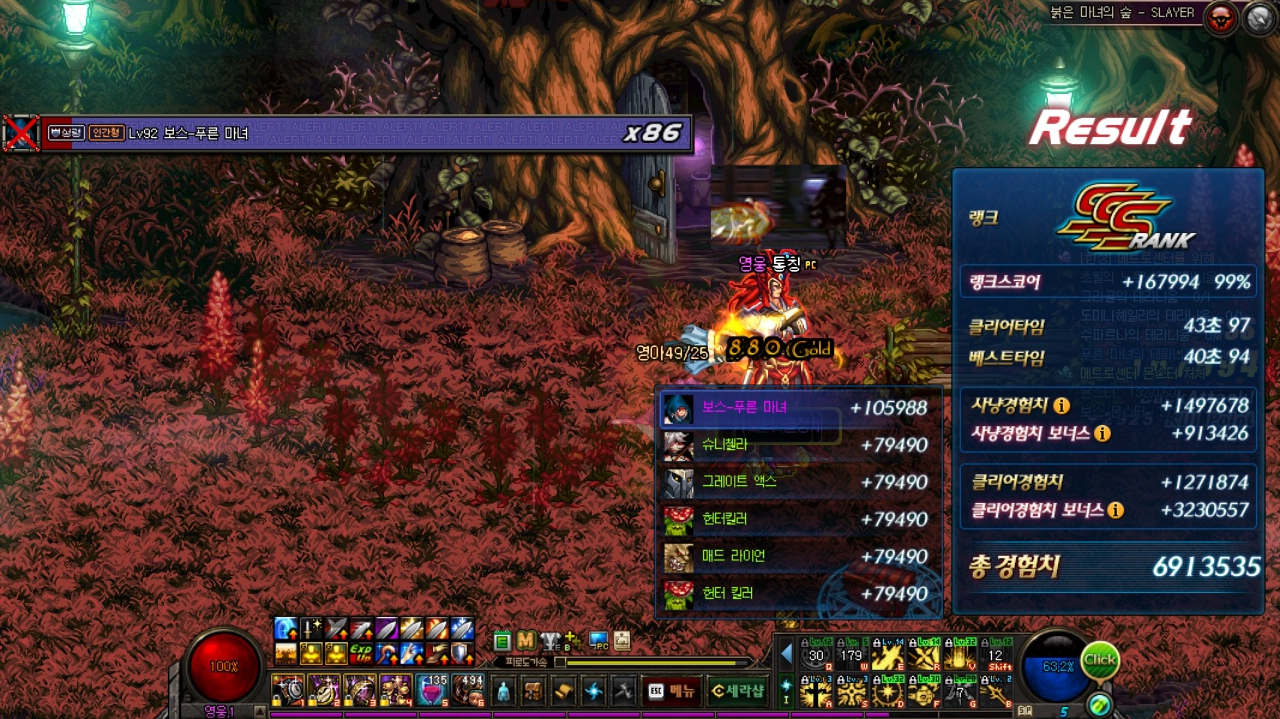
Task: Use the red potion quick slot
Action: [433, 691]
